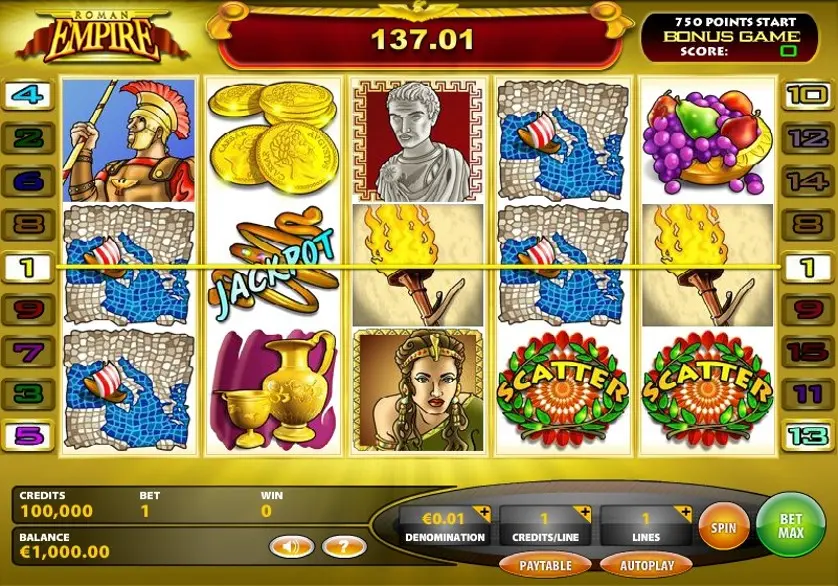Activate payline number 6
The image size is (838, 586).
(29, 181)
